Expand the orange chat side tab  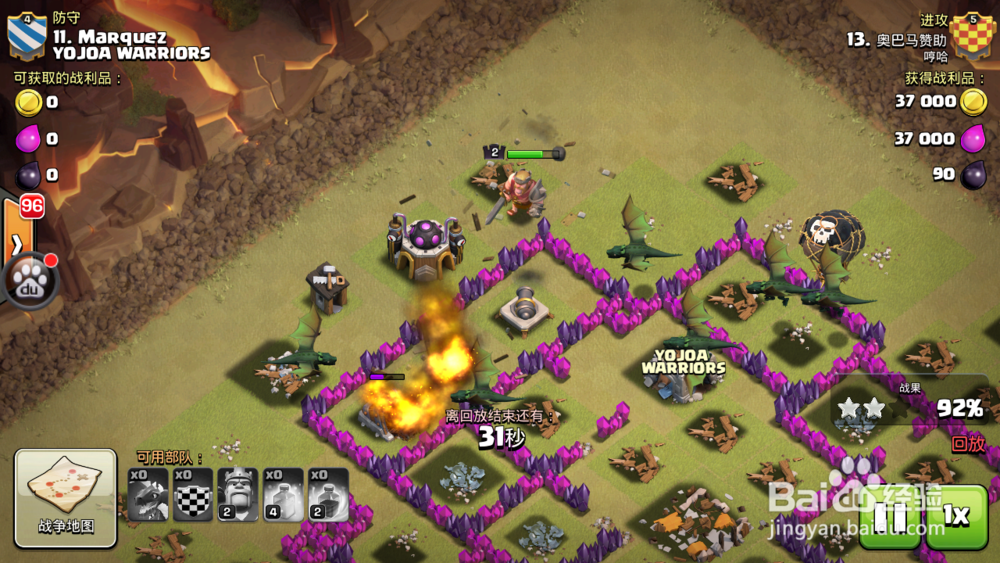point(17,240)
